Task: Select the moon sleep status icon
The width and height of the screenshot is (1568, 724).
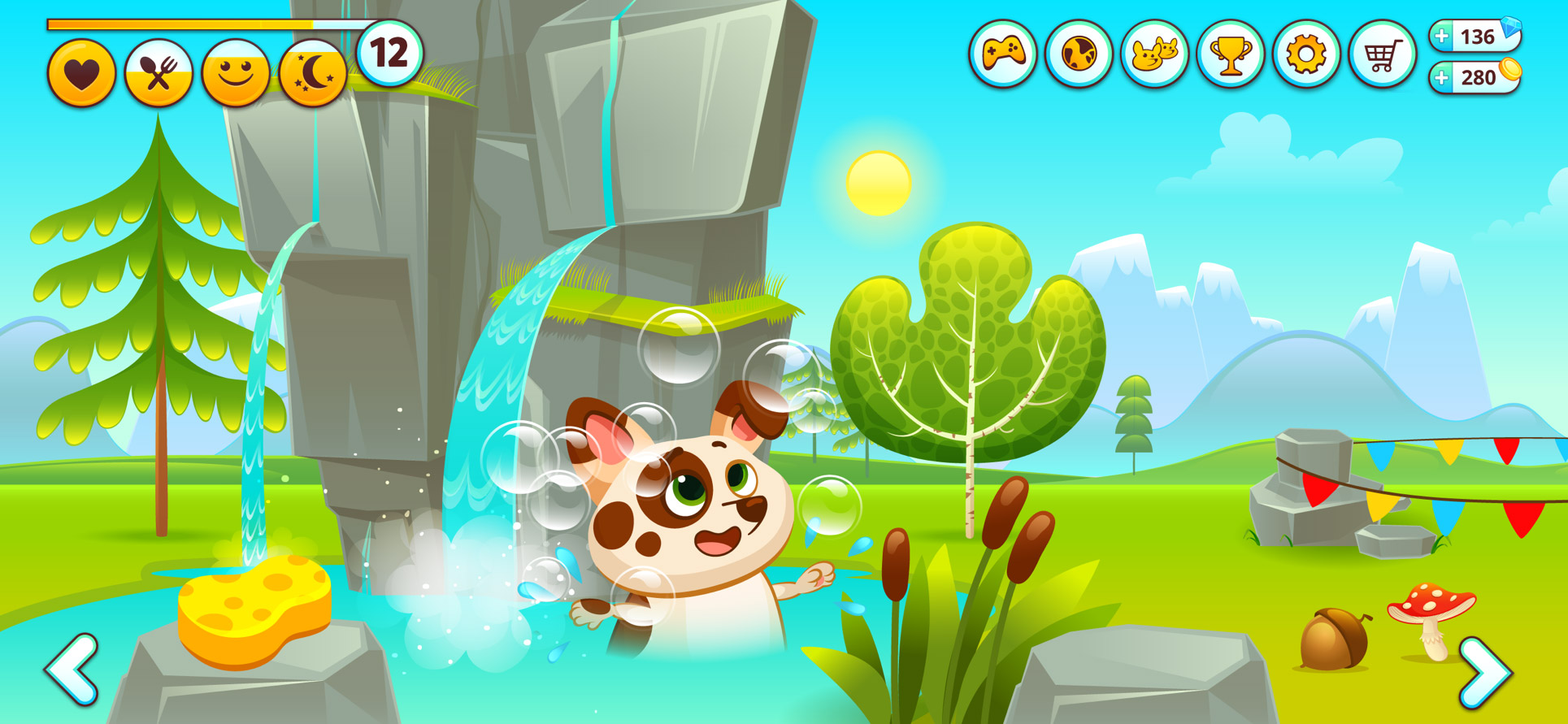Action: point(313,74)
